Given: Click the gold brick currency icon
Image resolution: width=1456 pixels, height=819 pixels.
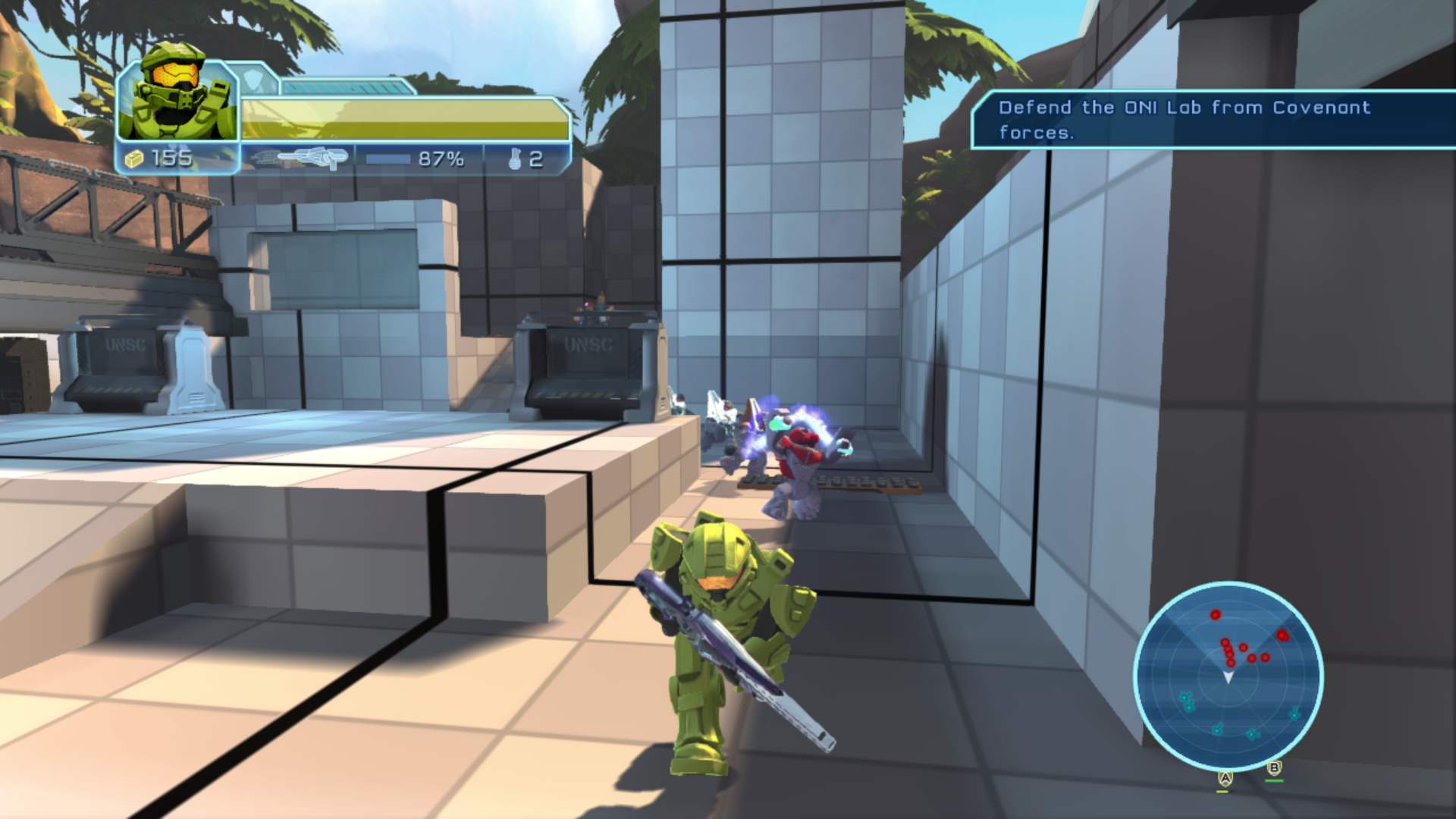Looking at the screenshot, I should click(134, 158).
